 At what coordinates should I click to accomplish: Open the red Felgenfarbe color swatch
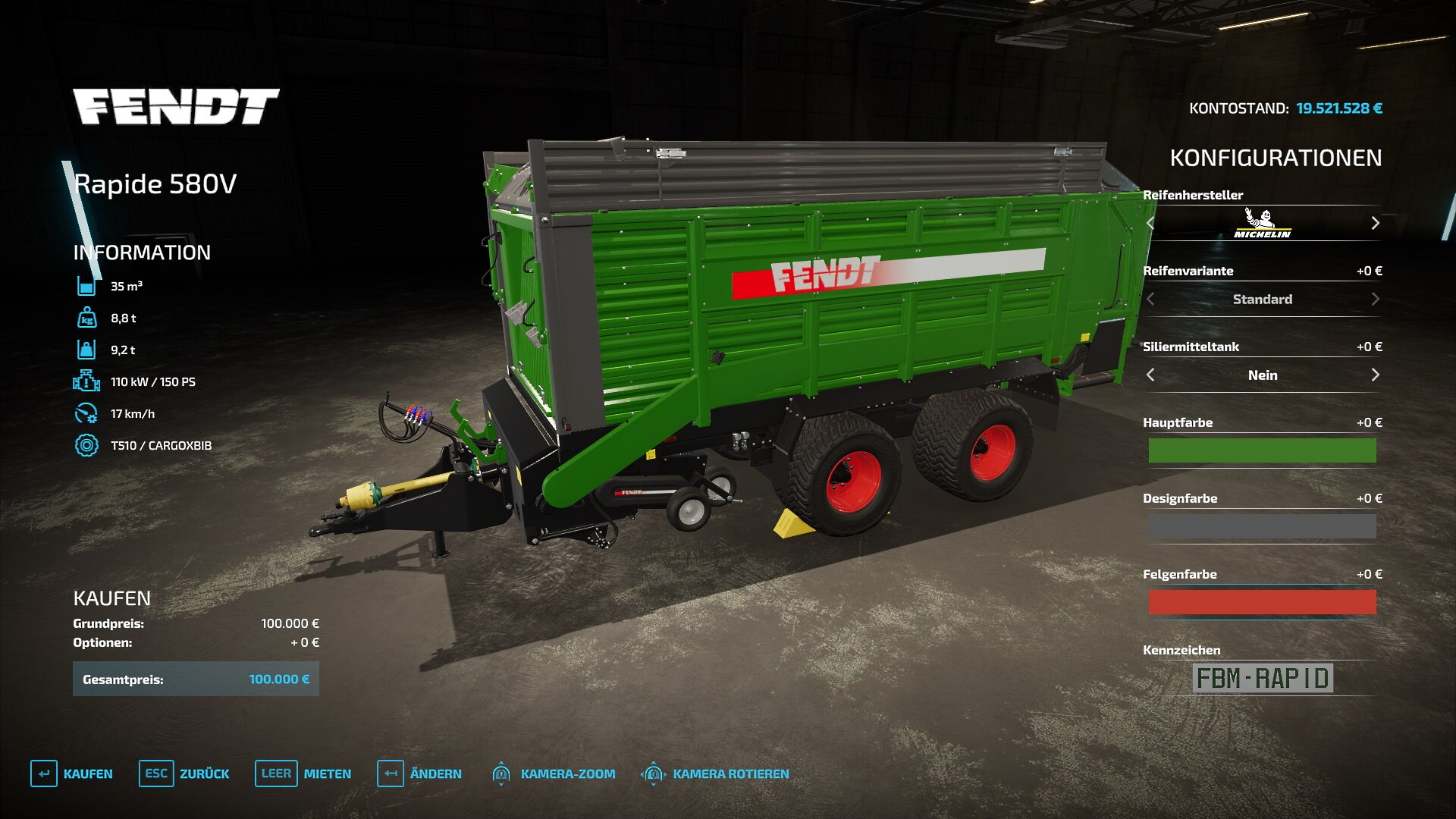coord(1262,602)
